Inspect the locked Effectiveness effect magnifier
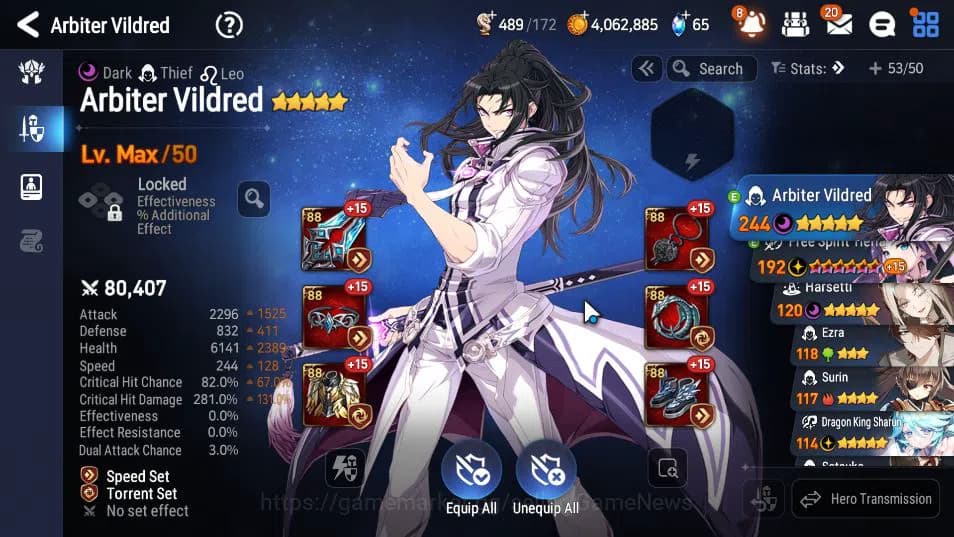This screenshot has height=537, width=954. 253,198
